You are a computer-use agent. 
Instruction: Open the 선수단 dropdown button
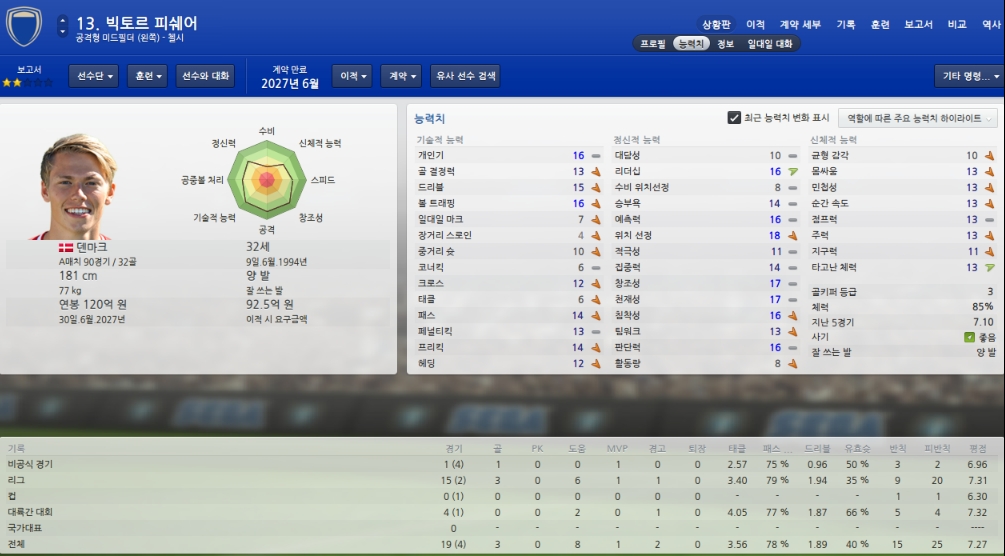point(93,76)
